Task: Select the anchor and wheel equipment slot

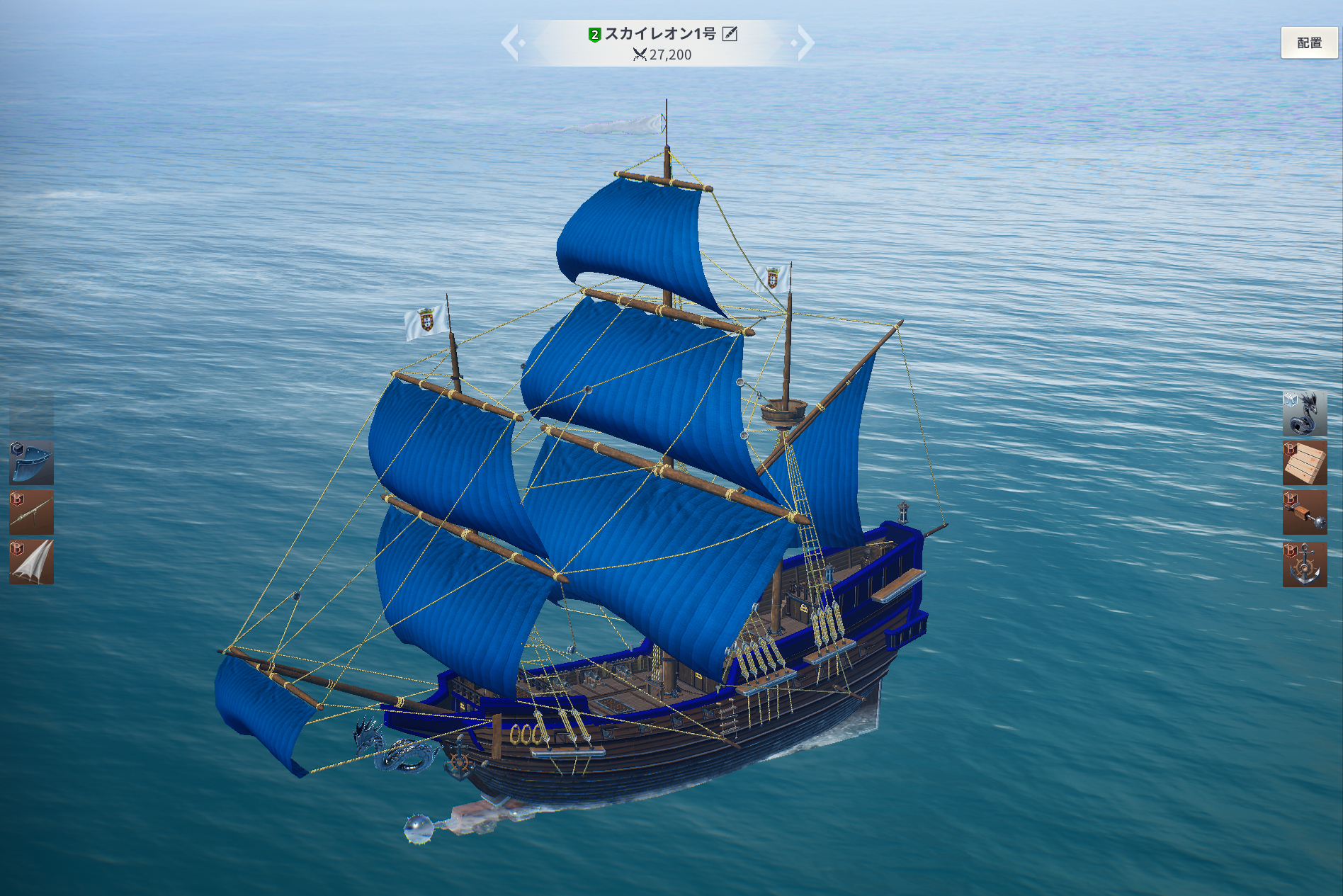Action: click(1304, 564)
